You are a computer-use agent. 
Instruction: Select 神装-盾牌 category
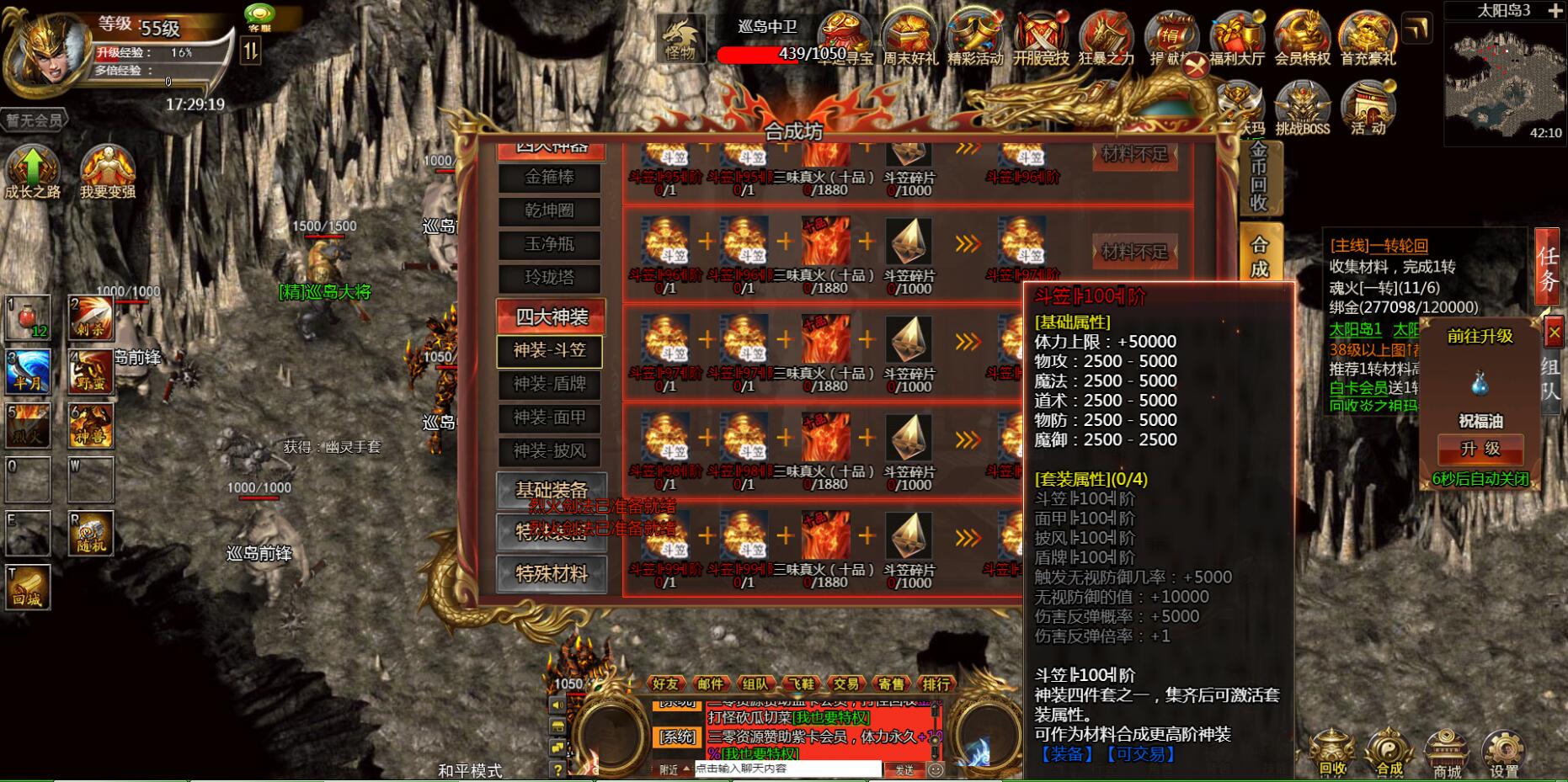(549, 384)
